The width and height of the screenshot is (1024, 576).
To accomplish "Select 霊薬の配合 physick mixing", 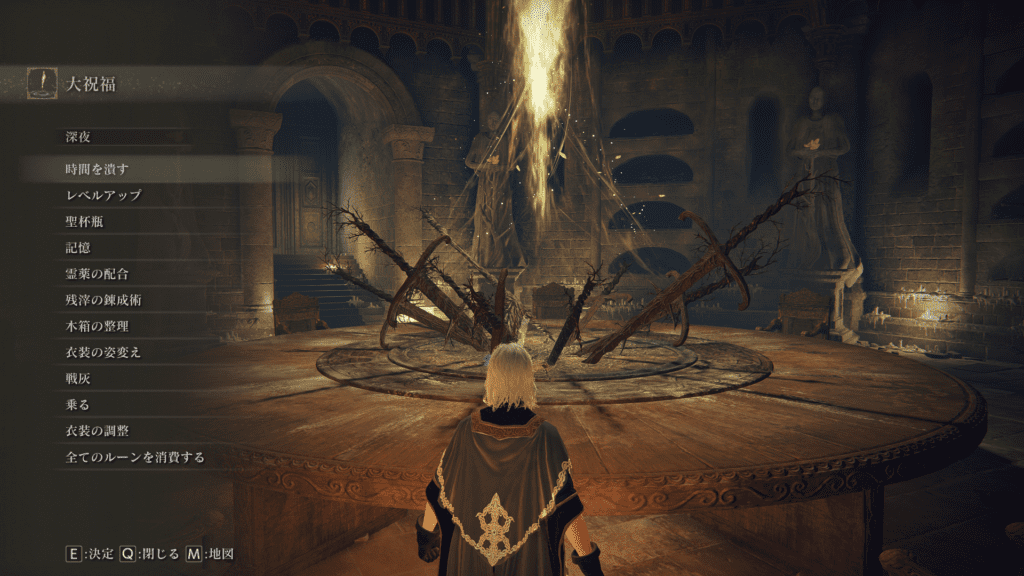I will tap(96, 273).
